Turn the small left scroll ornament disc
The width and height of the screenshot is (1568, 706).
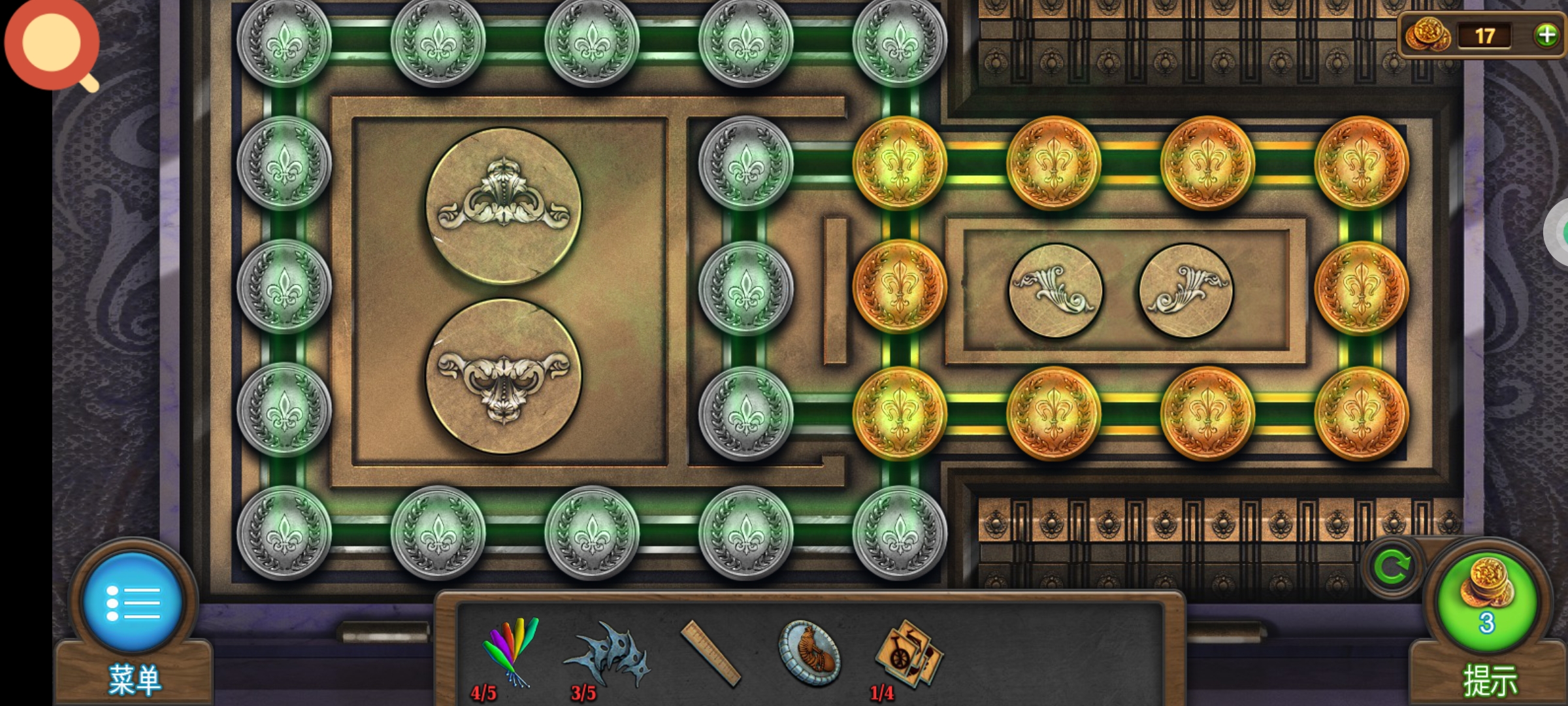tap(1055, 291)
